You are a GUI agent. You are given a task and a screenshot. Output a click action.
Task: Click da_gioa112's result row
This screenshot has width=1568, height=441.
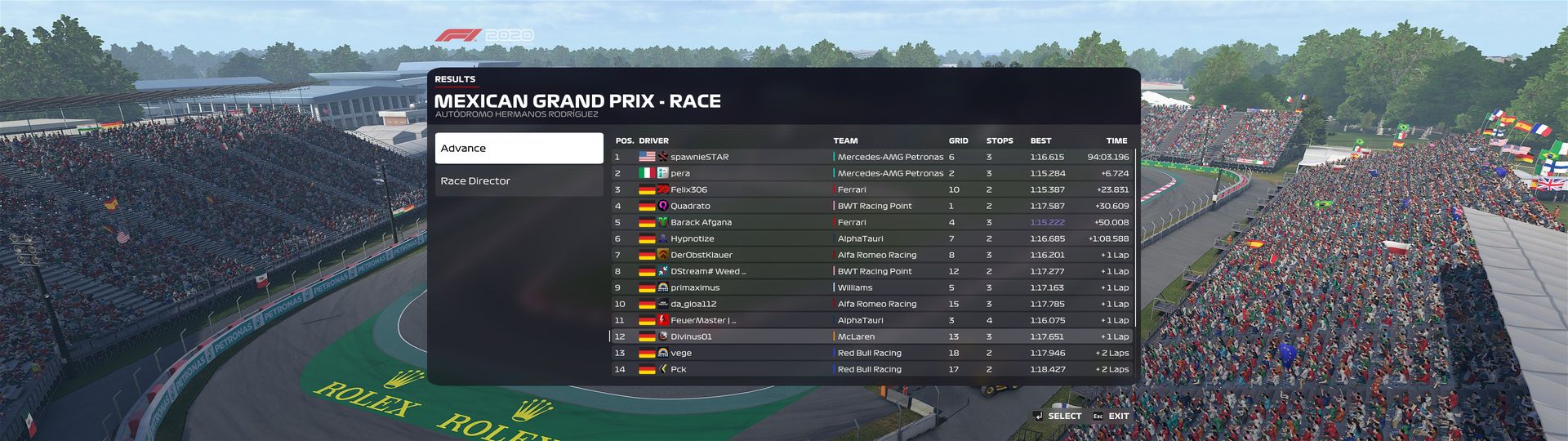click(871, 304)
